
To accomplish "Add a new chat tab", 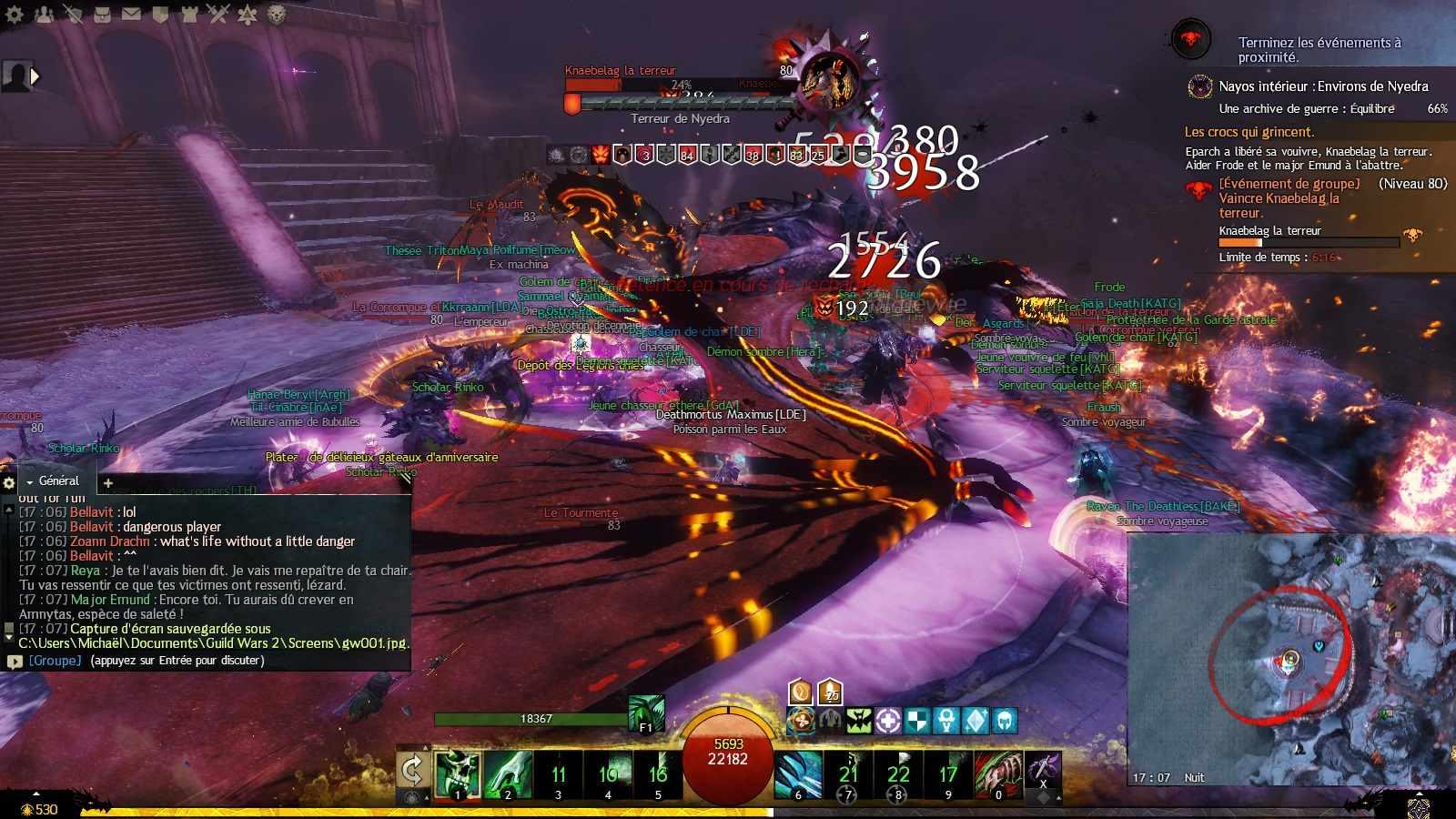I will (x=108, y=483).
